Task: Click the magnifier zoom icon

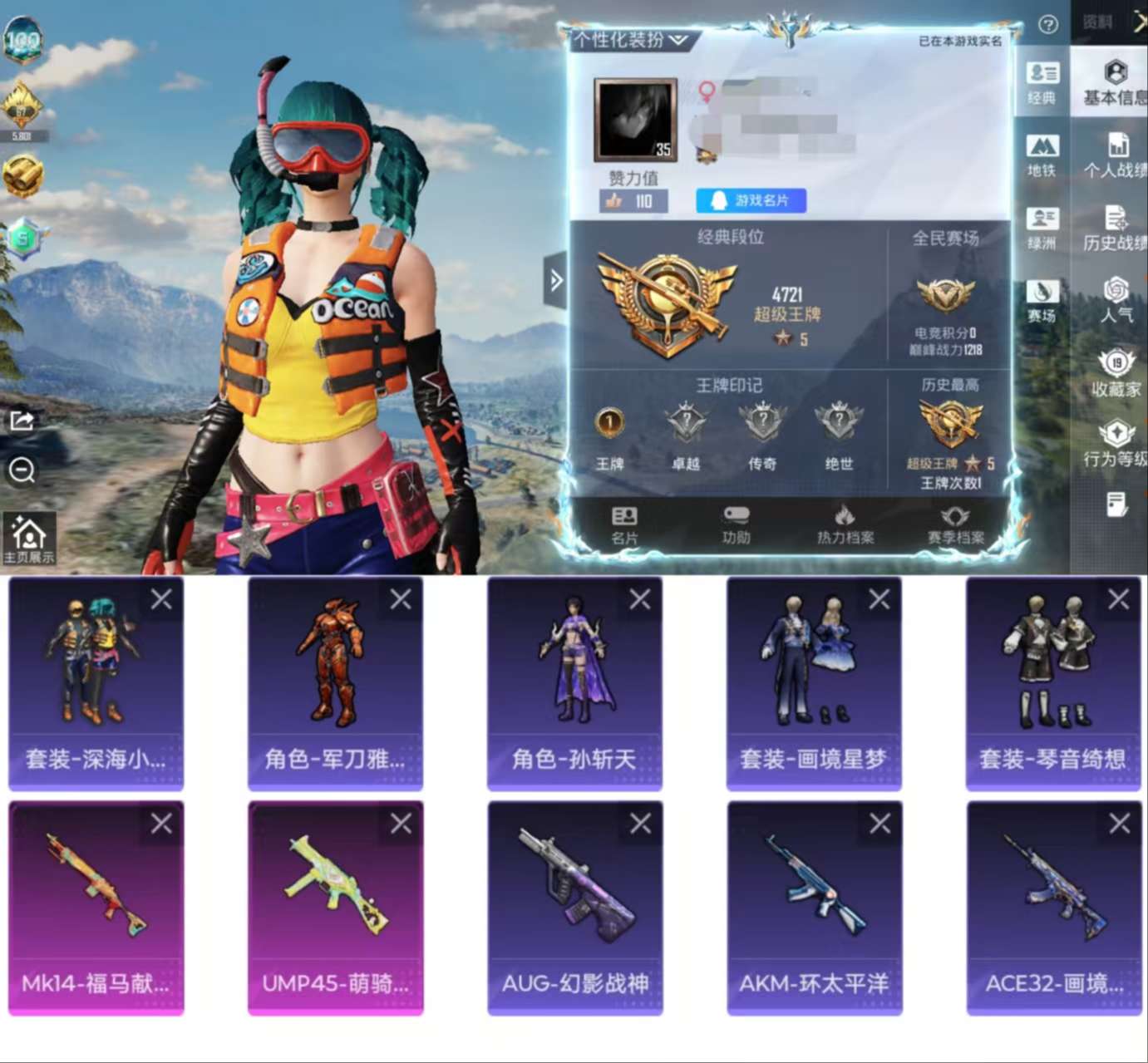Action: click(20, 471)
